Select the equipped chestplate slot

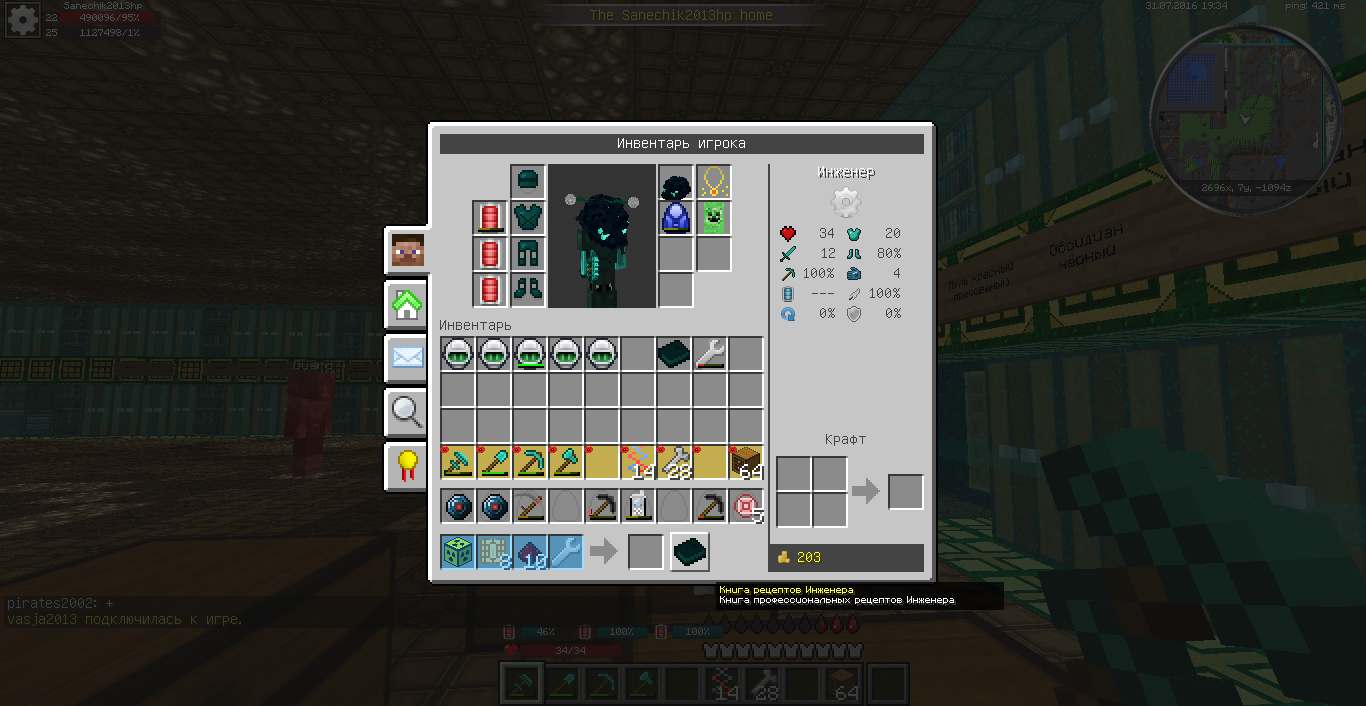[528, 218]
